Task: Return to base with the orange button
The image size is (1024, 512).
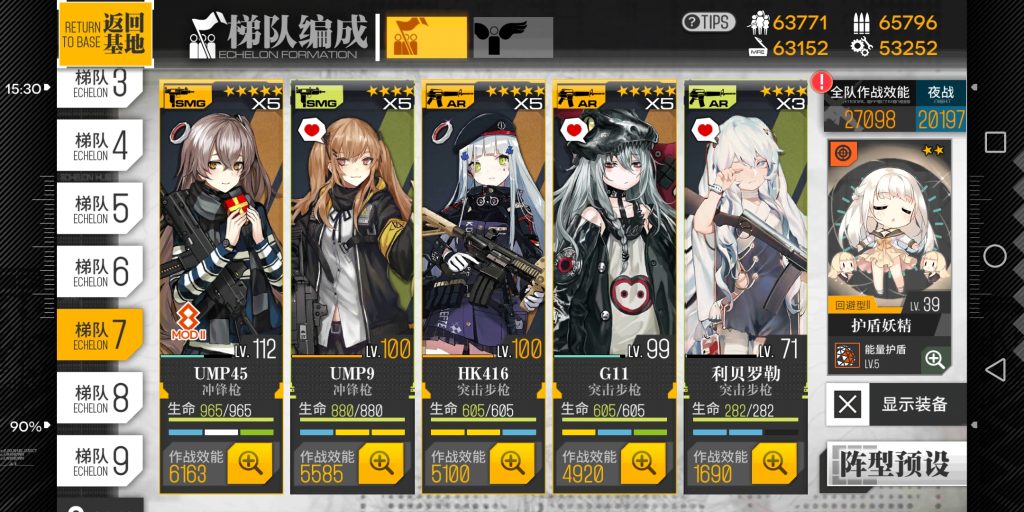Action: click(105, 34)
